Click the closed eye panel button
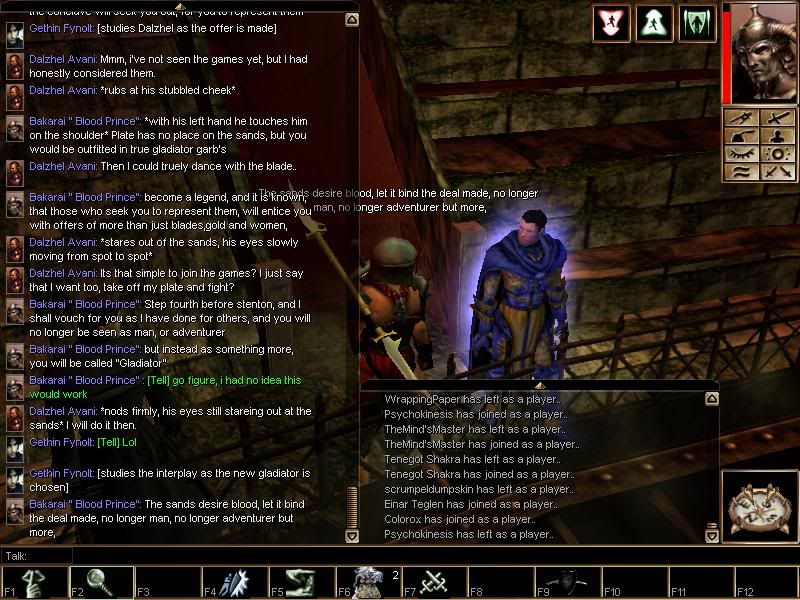 744,155
